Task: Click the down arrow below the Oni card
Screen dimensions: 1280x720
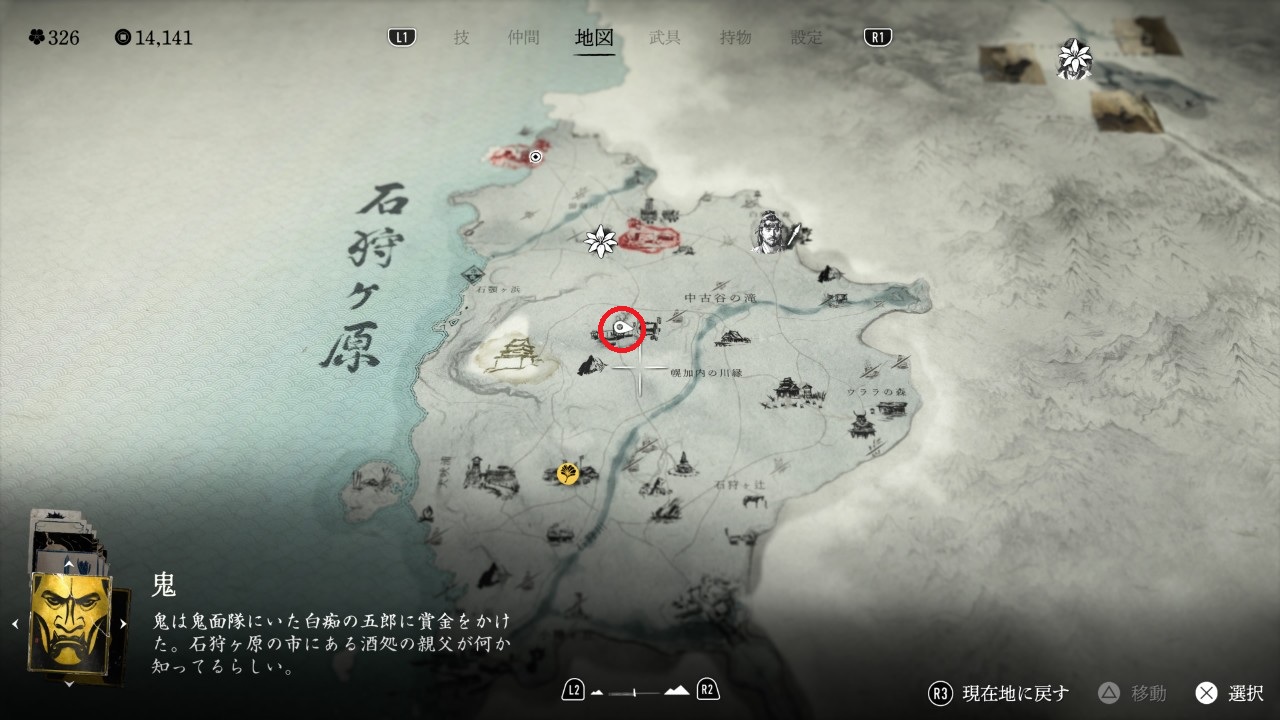Action: pos(68,684)
